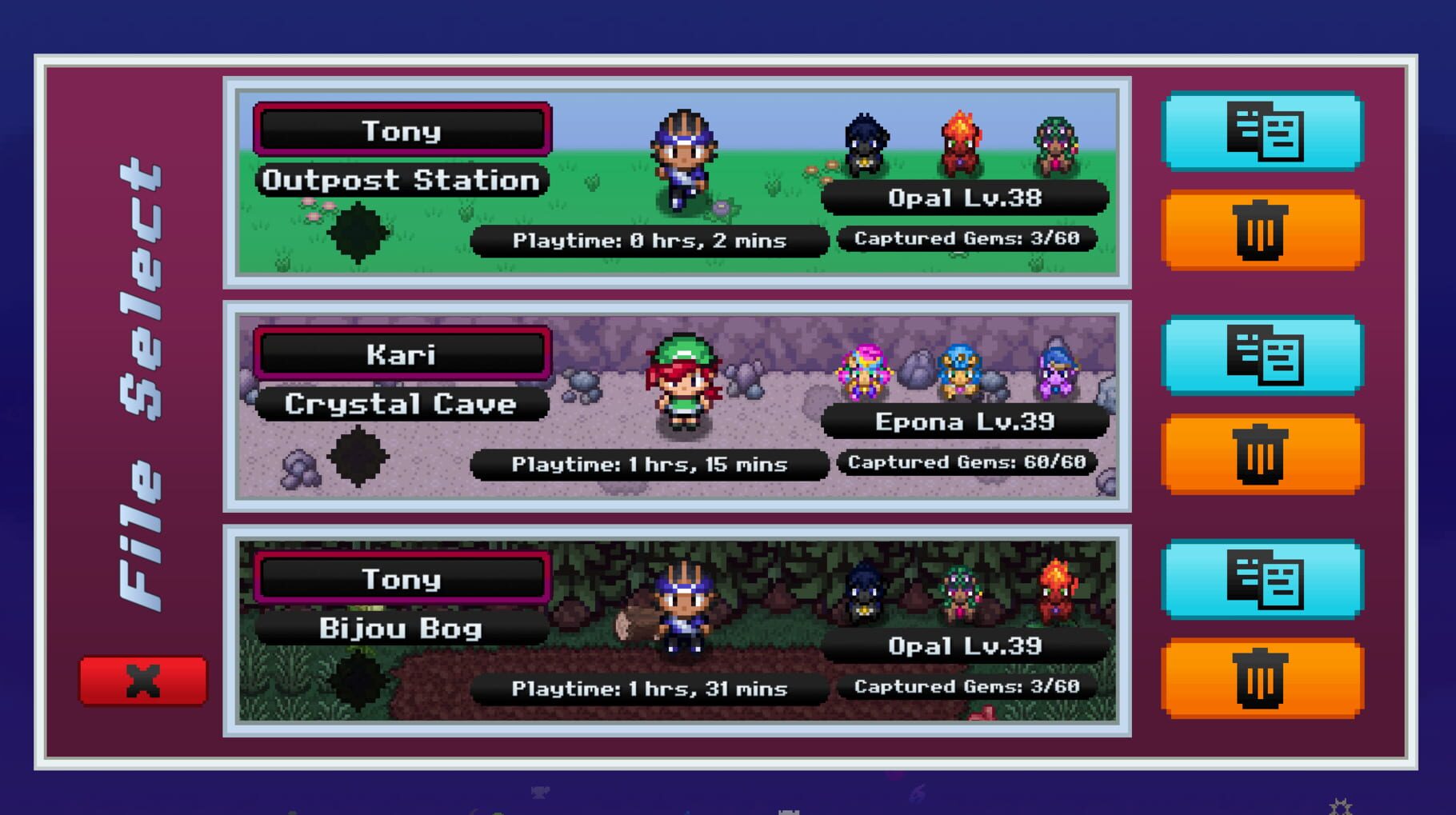
Task: Click the Outpost Station location label
Action: coord(402,178)
